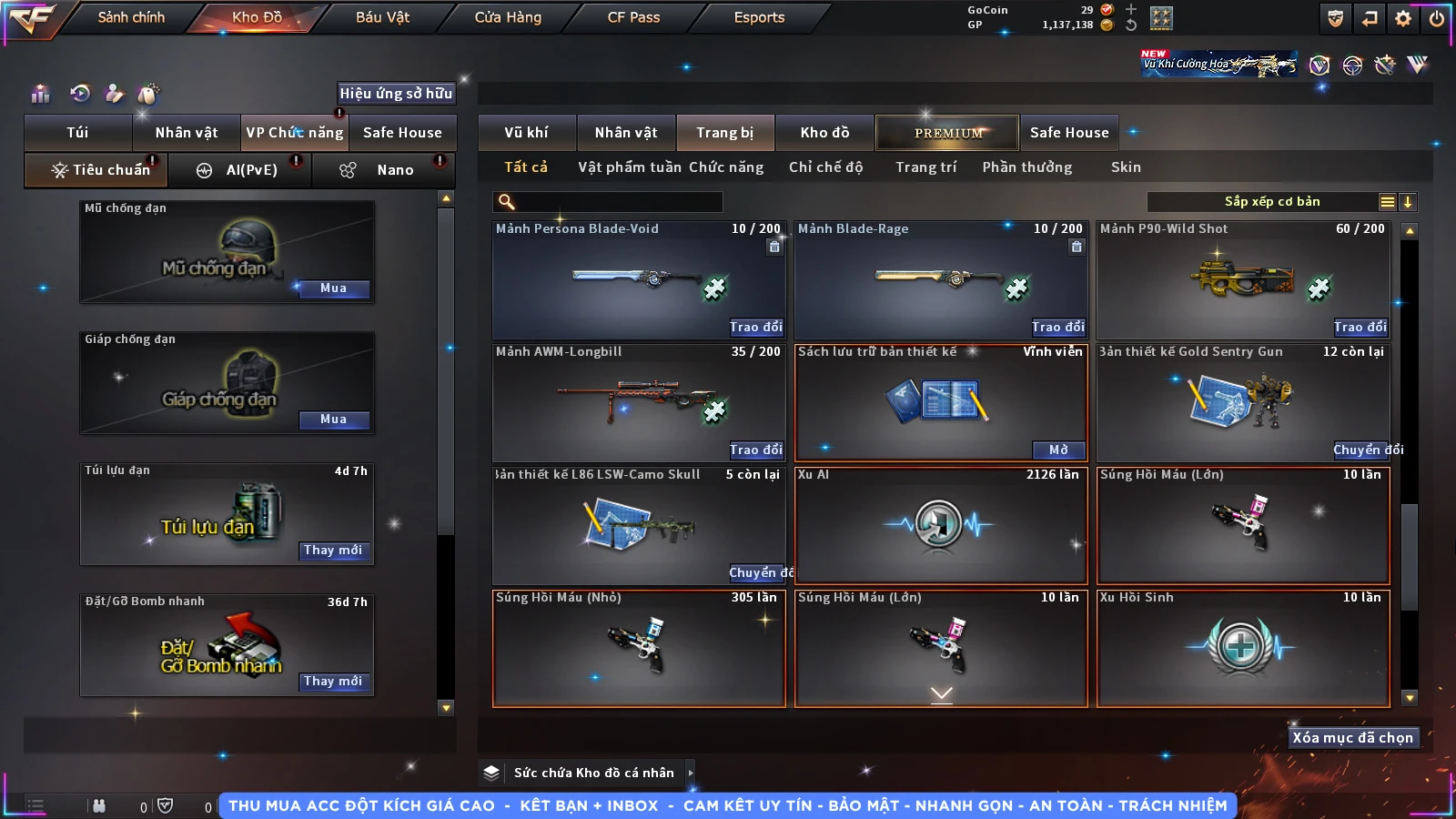The image size is (1456, 819).
Task: Switch to the Báu Vật tab
Action: (382, 17)
